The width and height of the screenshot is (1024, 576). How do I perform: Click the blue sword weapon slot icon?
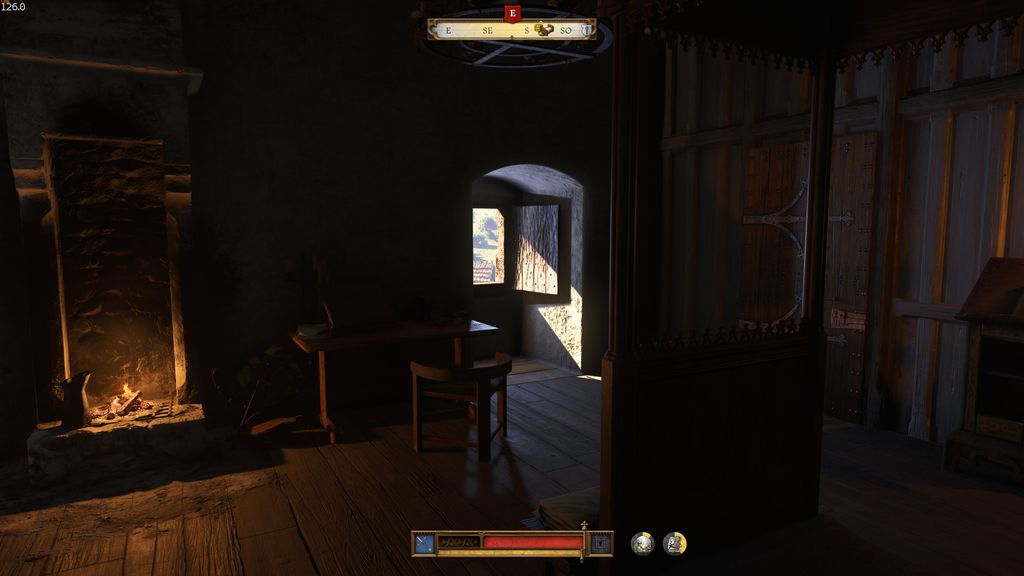coord(424,543)
